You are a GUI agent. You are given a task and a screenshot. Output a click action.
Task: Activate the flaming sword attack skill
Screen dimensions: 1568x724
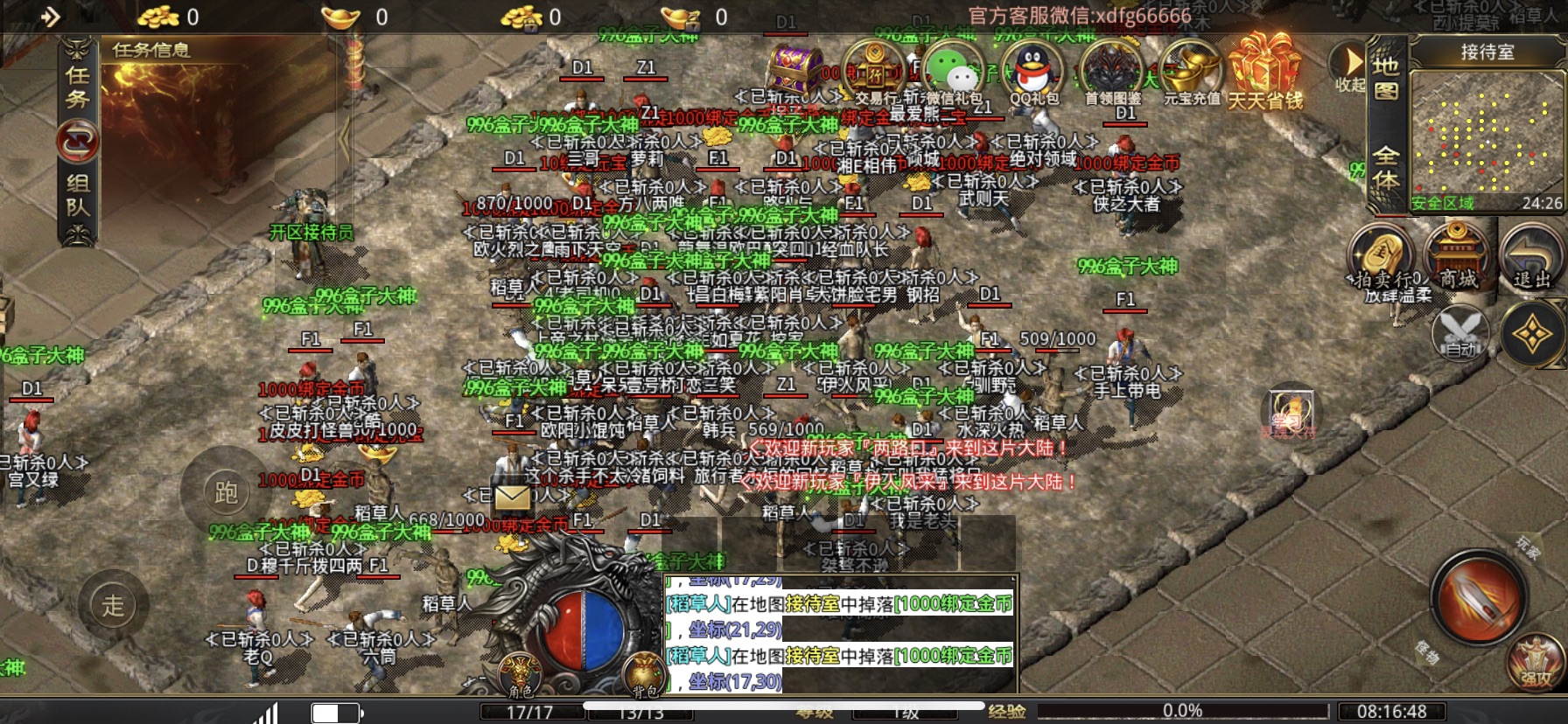pyautogui.click(x=1479, y=597)
